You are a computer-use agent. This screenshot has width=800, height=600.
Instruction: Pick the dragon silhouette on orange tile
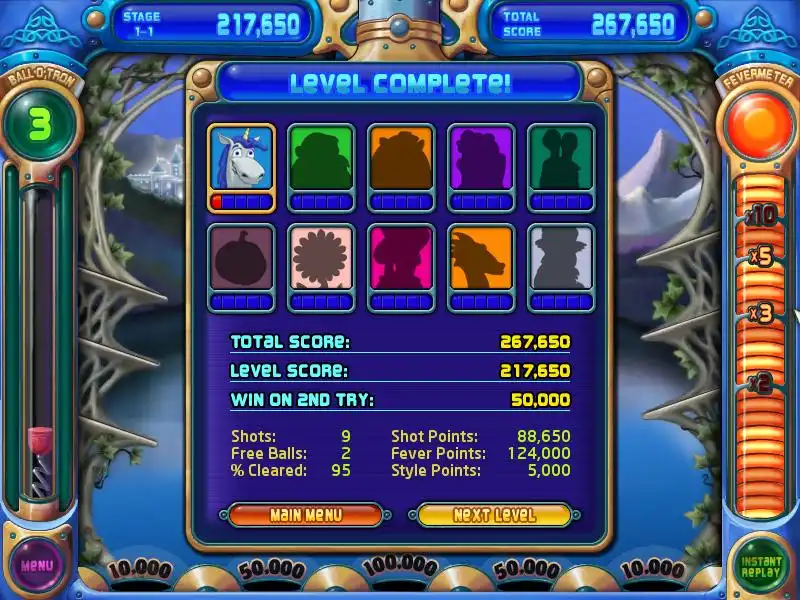(481, 259)
